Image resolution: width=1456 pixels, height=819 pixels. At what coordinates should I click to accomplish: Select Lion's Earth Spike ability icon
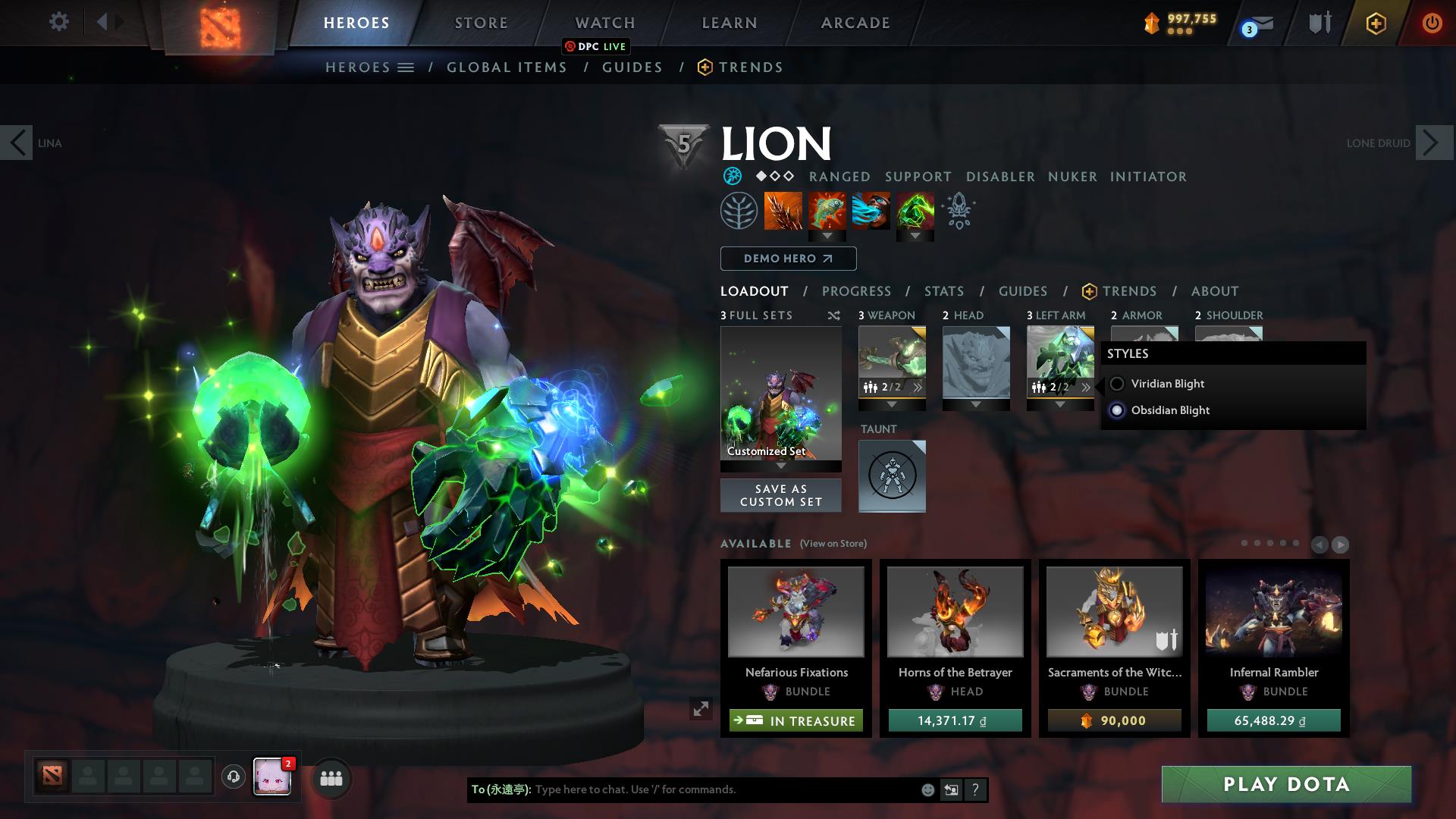tap(781, 212)
